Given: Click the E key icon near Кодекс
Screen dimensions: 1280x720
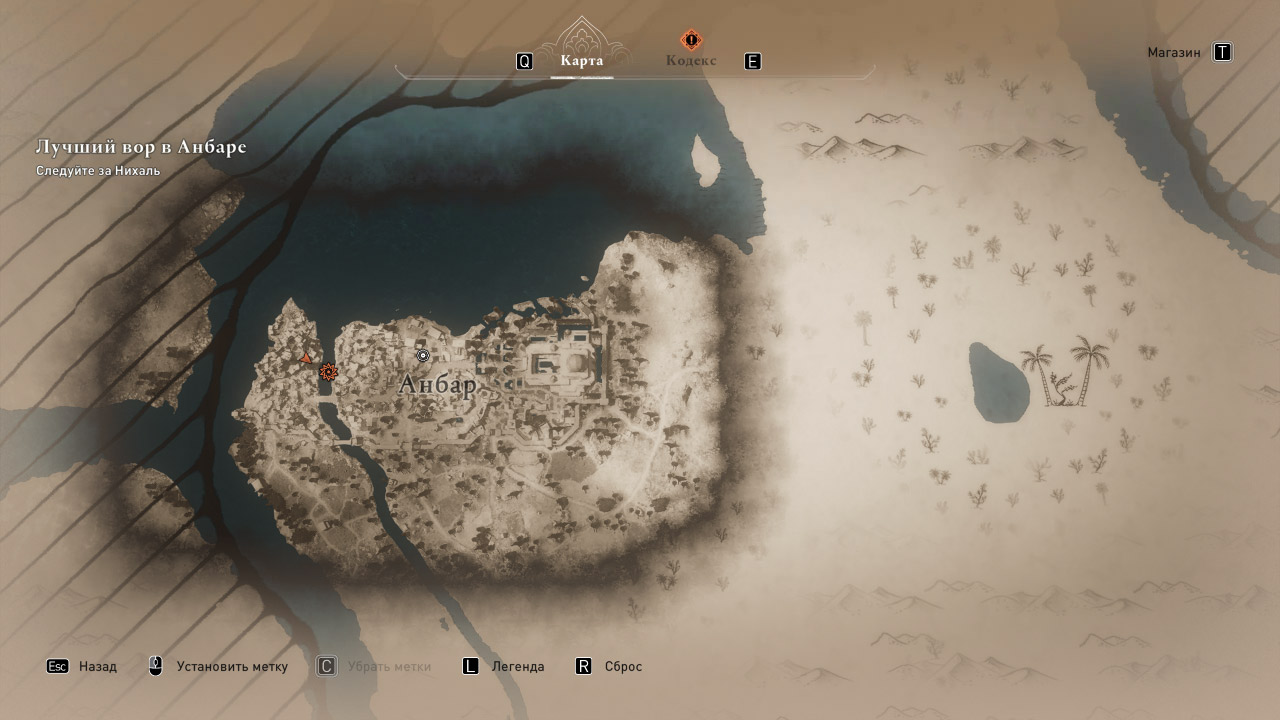Looking at the screenshot, I should 752,60.
